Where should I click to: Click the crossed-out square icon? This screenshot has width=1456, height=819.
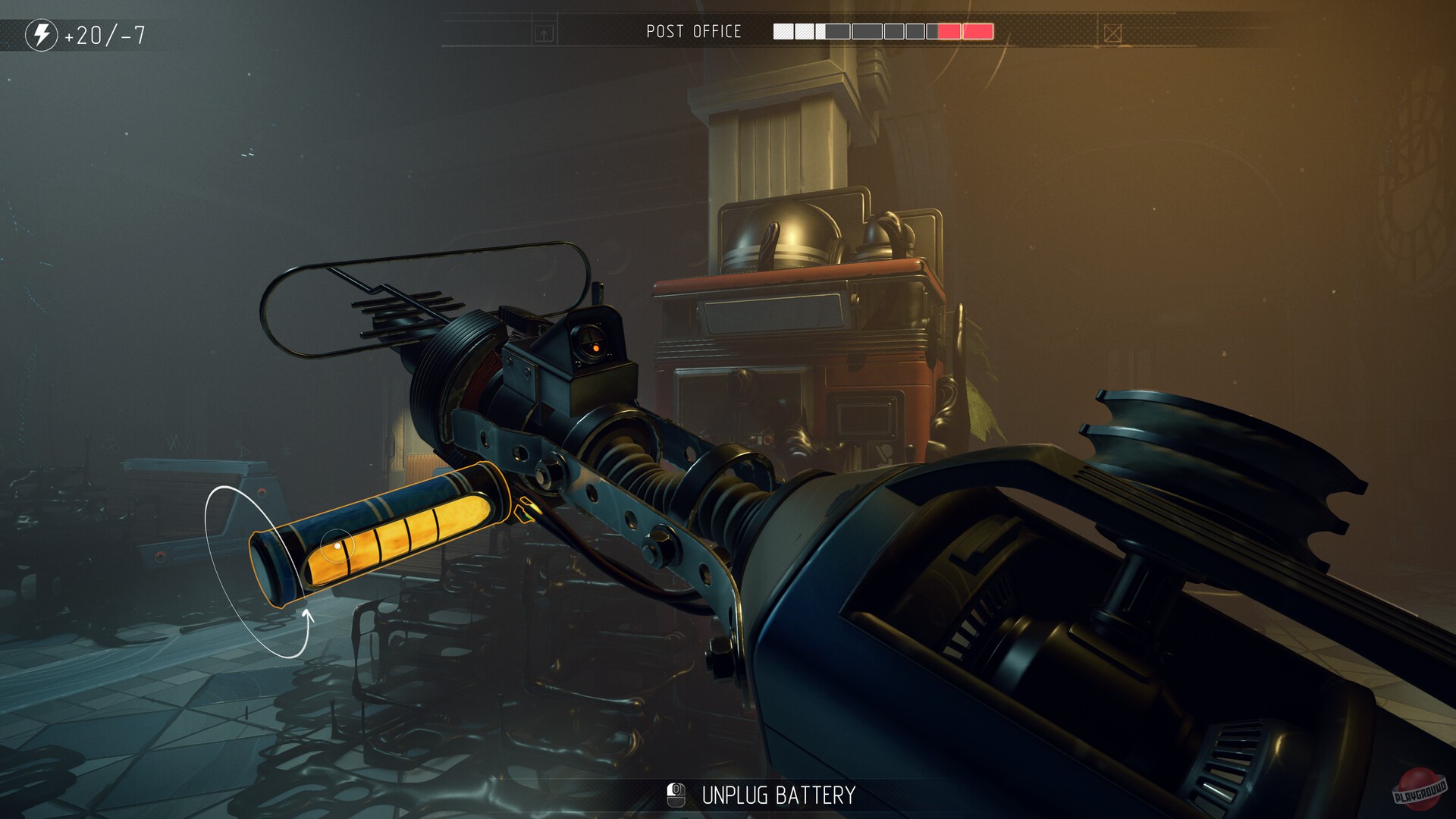[x=1112, y=33]
